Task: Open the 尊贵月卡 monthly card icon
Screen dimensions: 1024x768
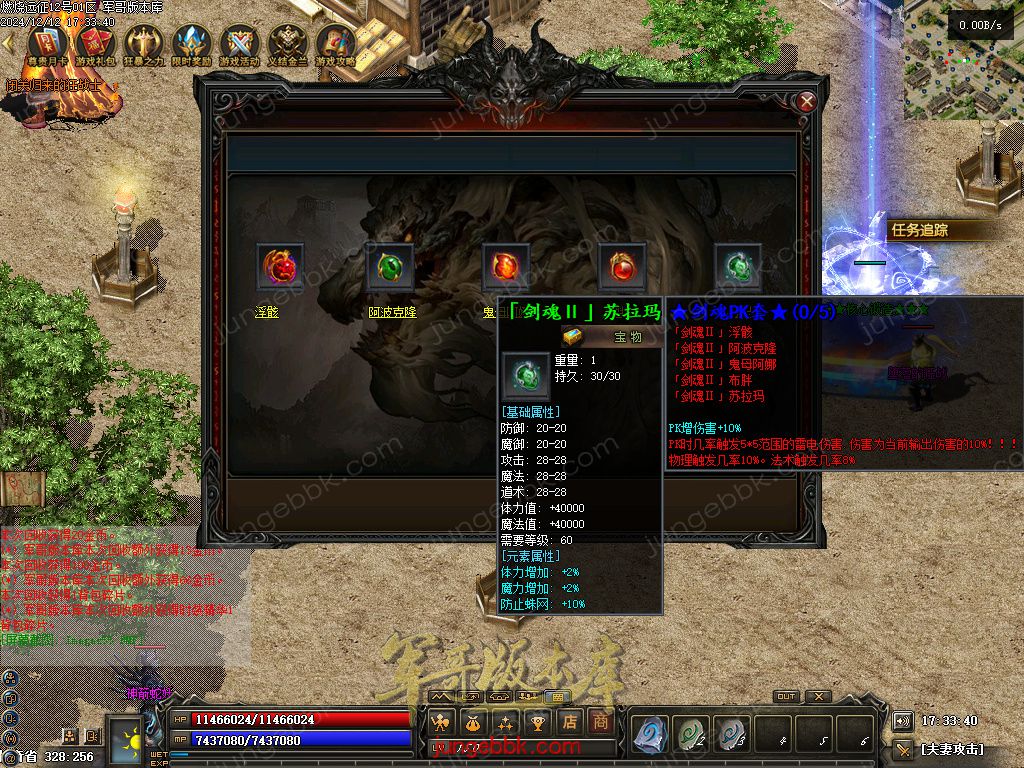Action: [x=47, y=44]
